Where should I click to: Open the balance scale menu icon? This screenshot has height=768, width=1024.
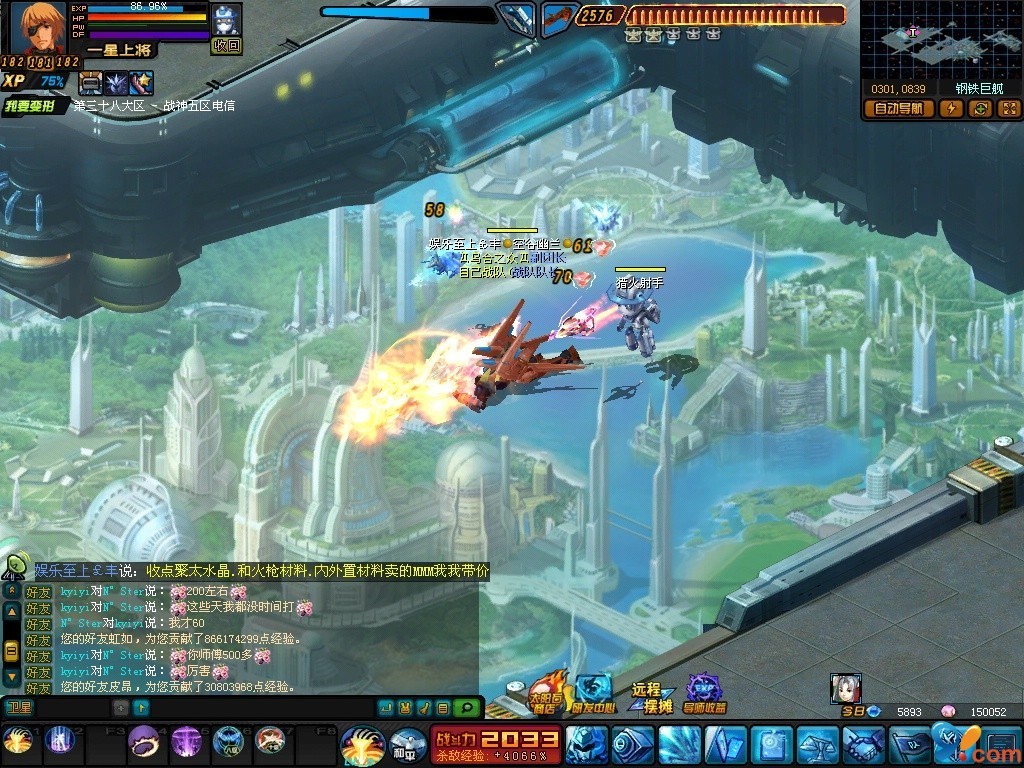coord(816,746)
